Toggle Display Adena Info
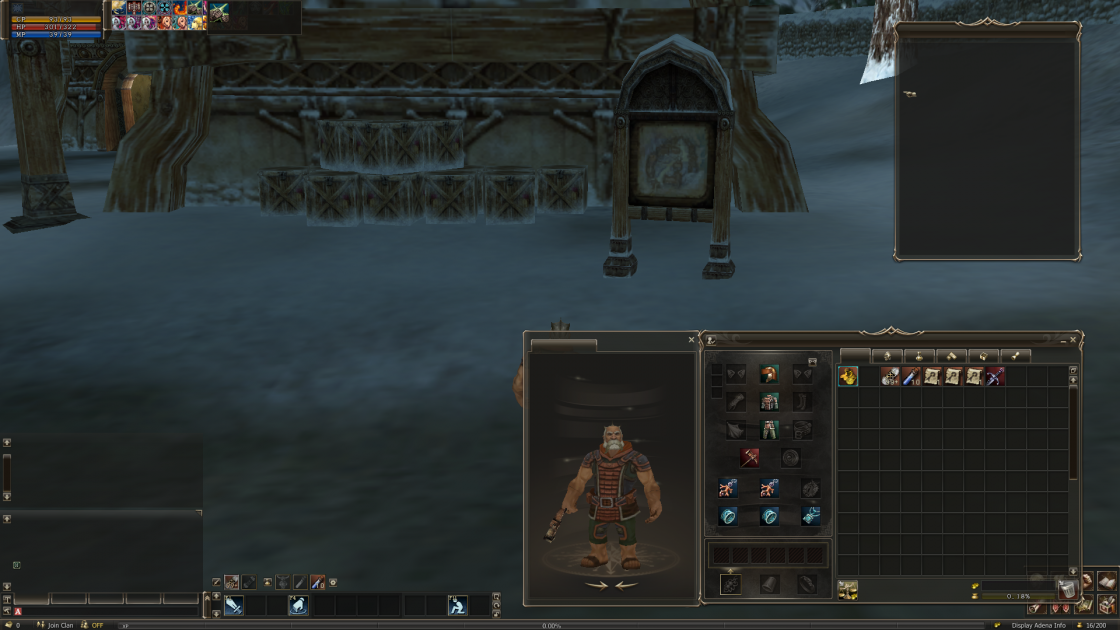The image size is (1120, 630). click(x=1038, y=625)
